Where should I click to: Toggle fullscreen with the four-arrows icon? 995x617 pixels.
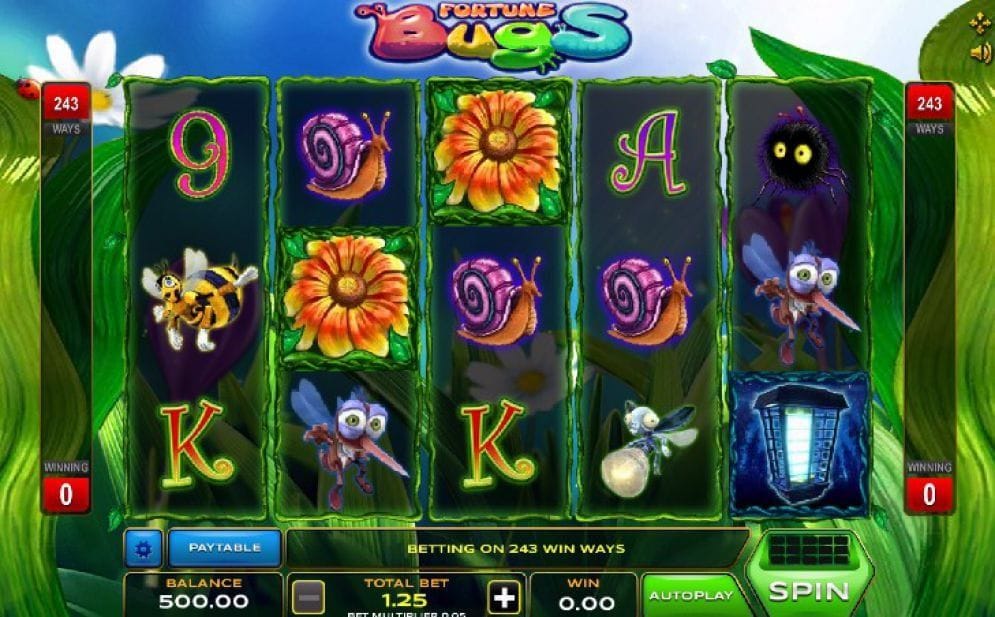point(979,23)
